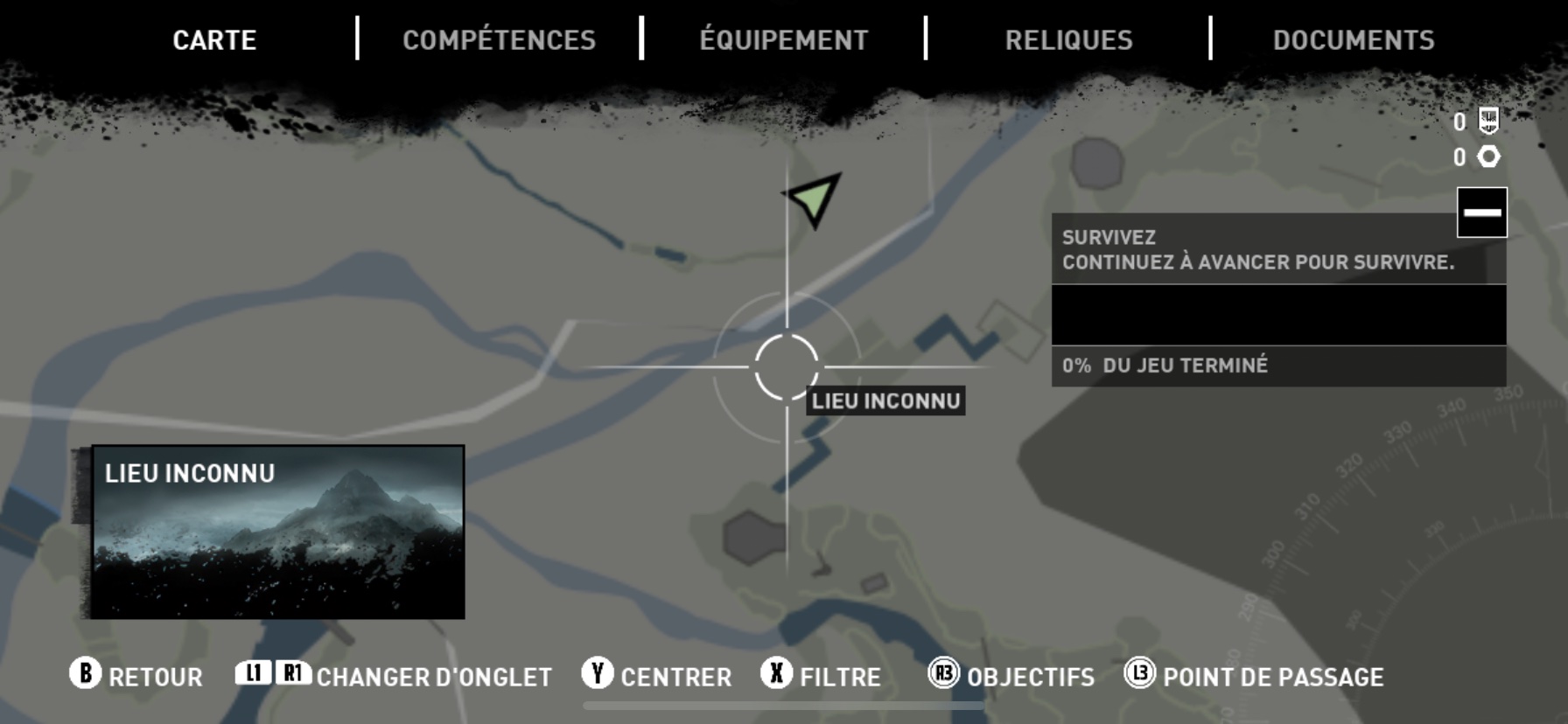This screenshot has width=1568, height=724.
Task: Select the Équipement tab
Action: coord(784,40)
